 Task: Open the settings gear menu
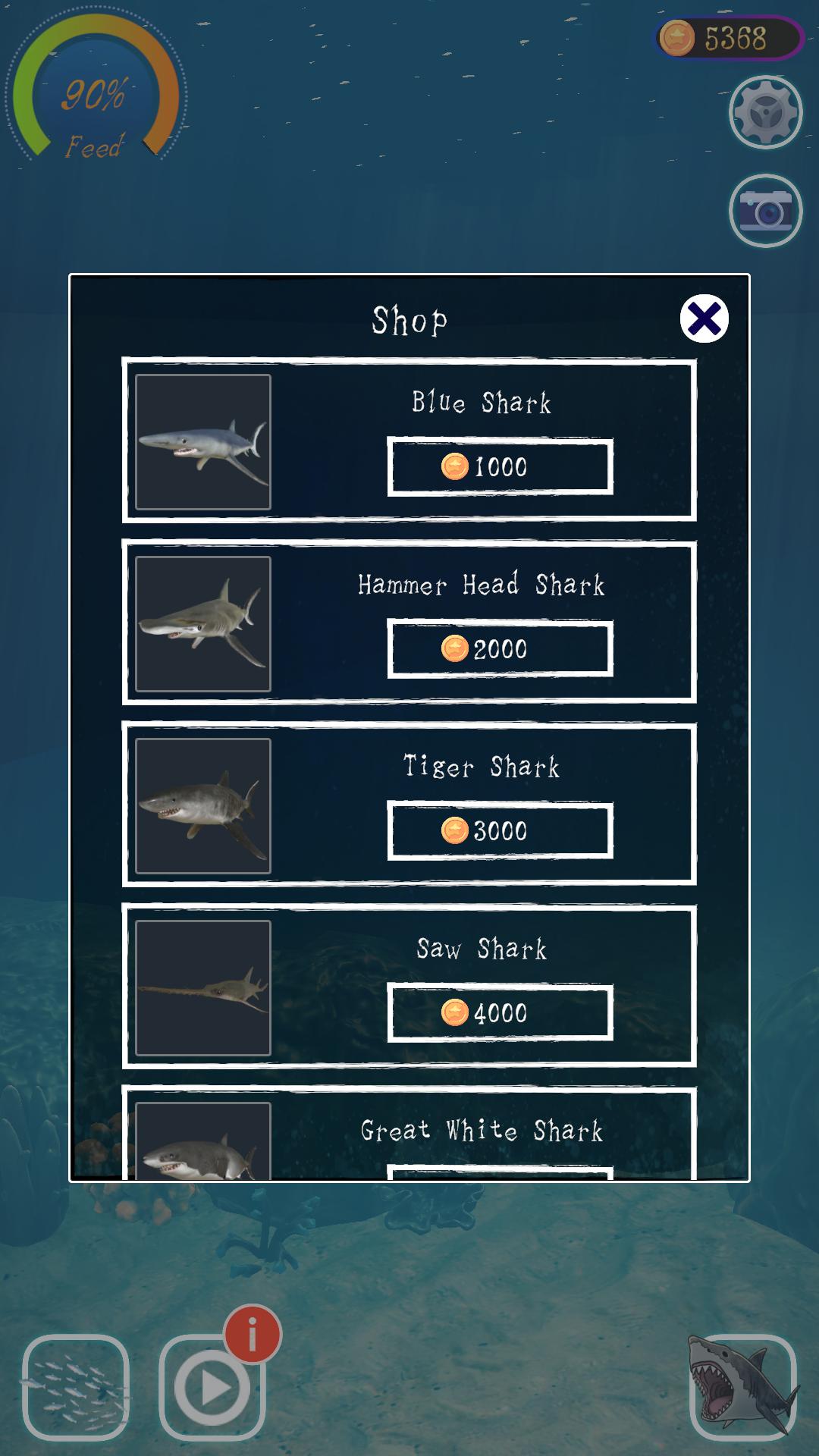pyautogui.click(x=765, y=112)
